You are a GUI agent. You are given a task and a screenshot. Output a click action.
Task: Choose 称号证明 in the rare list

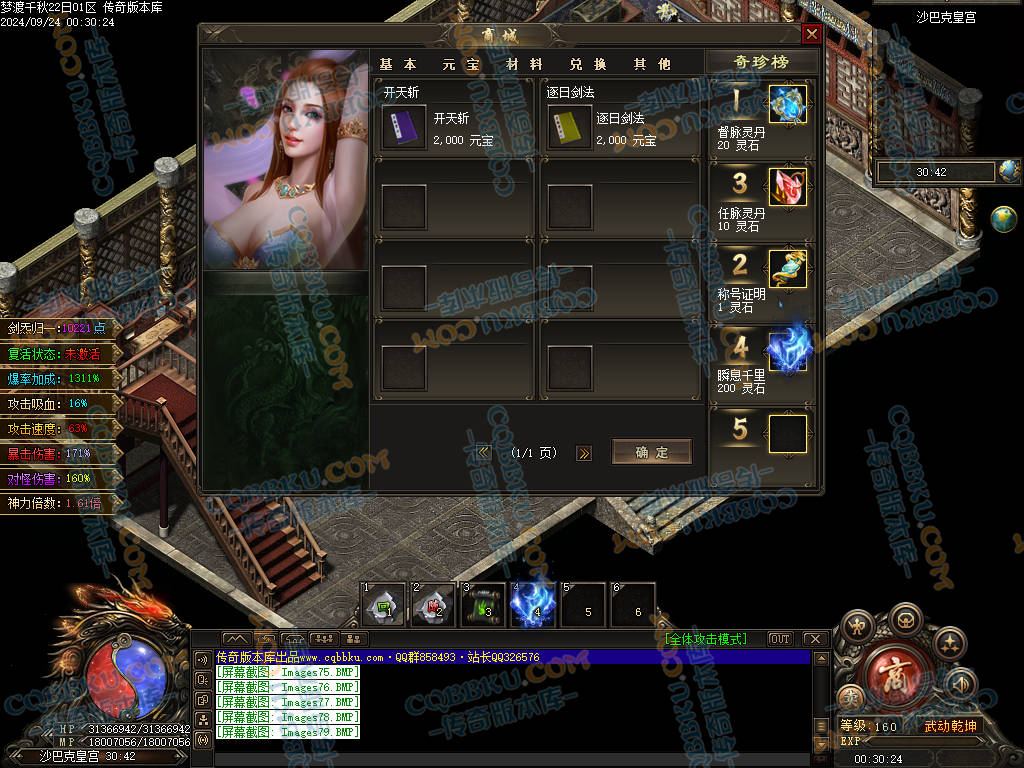(x=787, y=268)
